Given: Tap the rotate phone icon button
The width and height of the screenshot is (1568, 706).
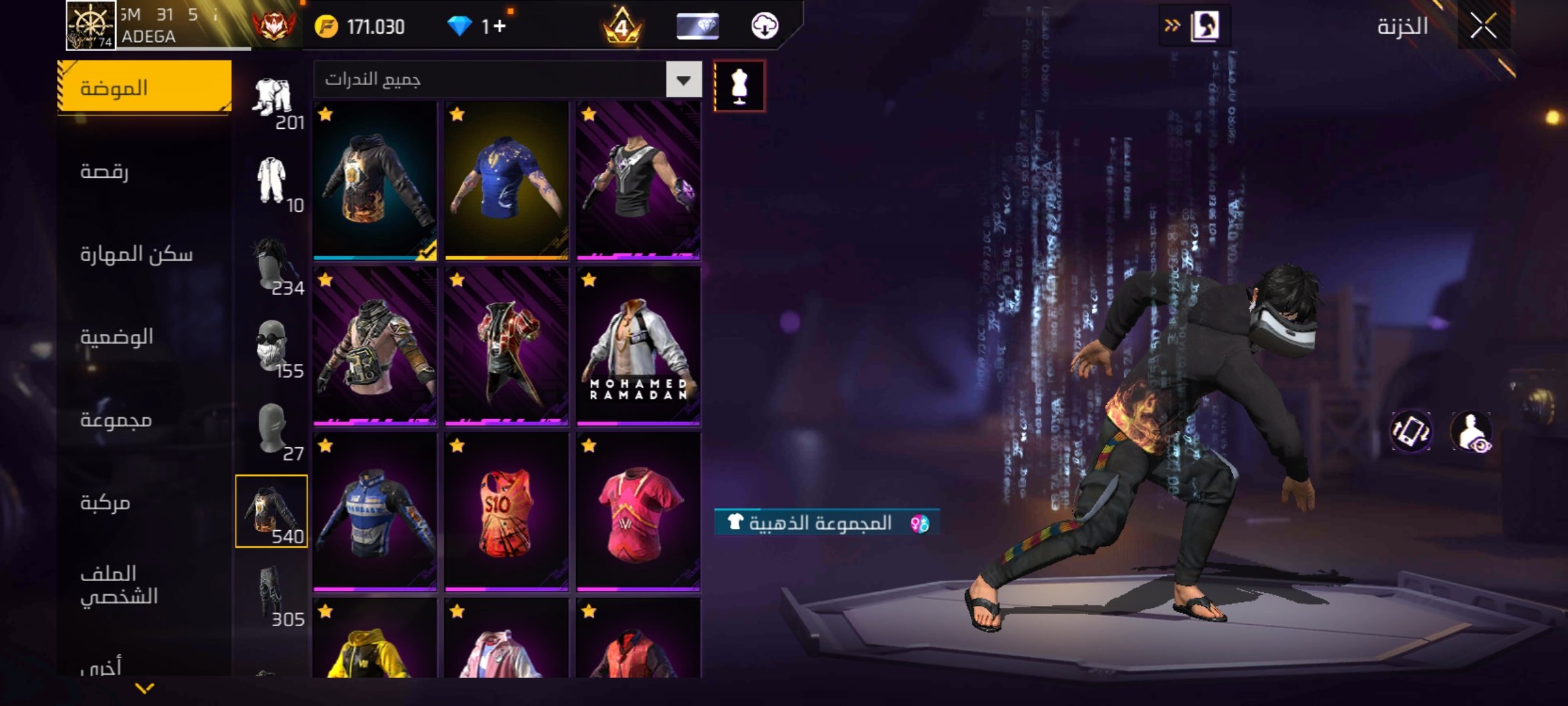Looking at the screenshot, I should coord(1411,431).
